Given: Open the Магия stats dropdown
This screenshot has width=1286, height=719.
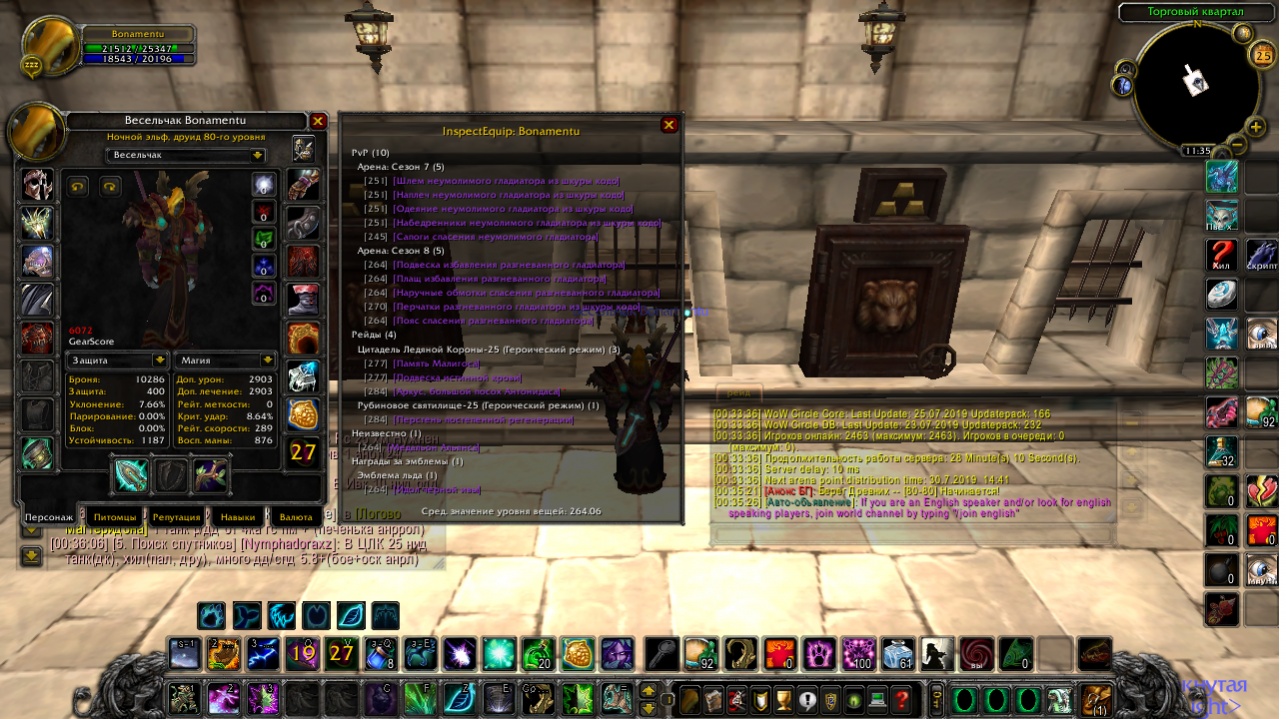Looking at the screenshot, I should coord(267,359).
